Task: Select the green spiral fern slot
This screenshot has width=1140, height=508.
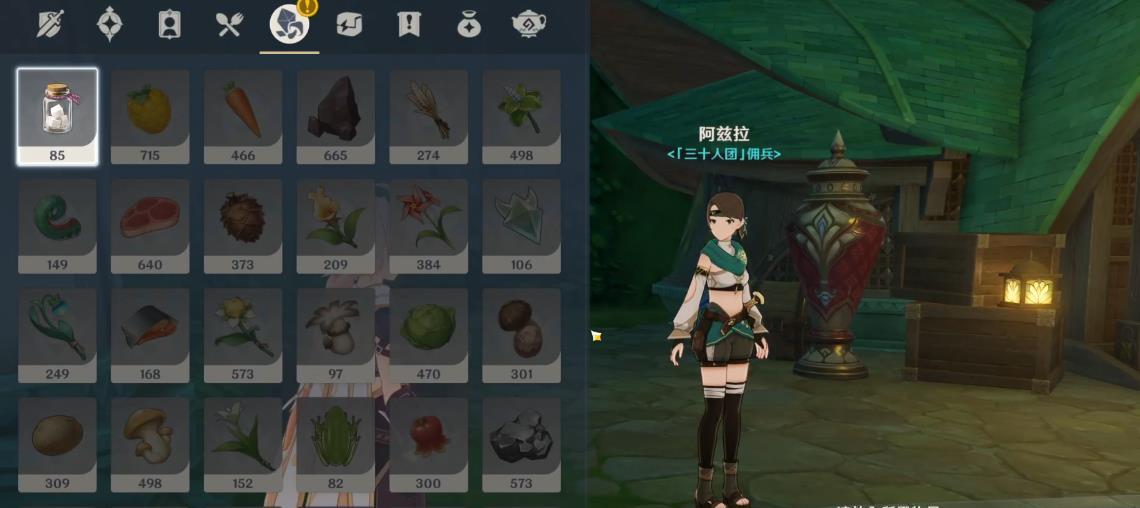Action: coord(57,225)
